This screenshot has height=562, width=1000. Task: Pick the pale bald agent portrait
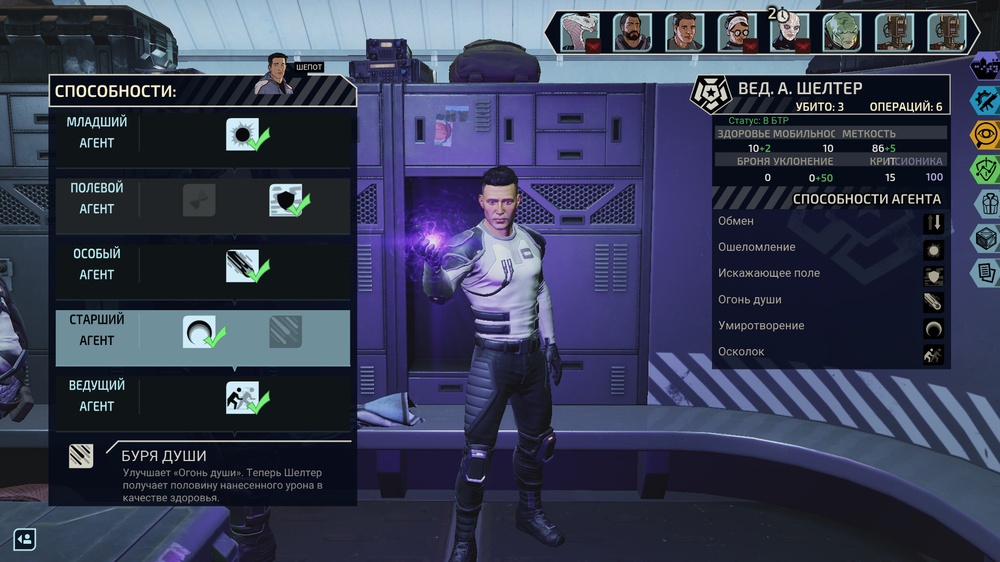coord(790,32)
